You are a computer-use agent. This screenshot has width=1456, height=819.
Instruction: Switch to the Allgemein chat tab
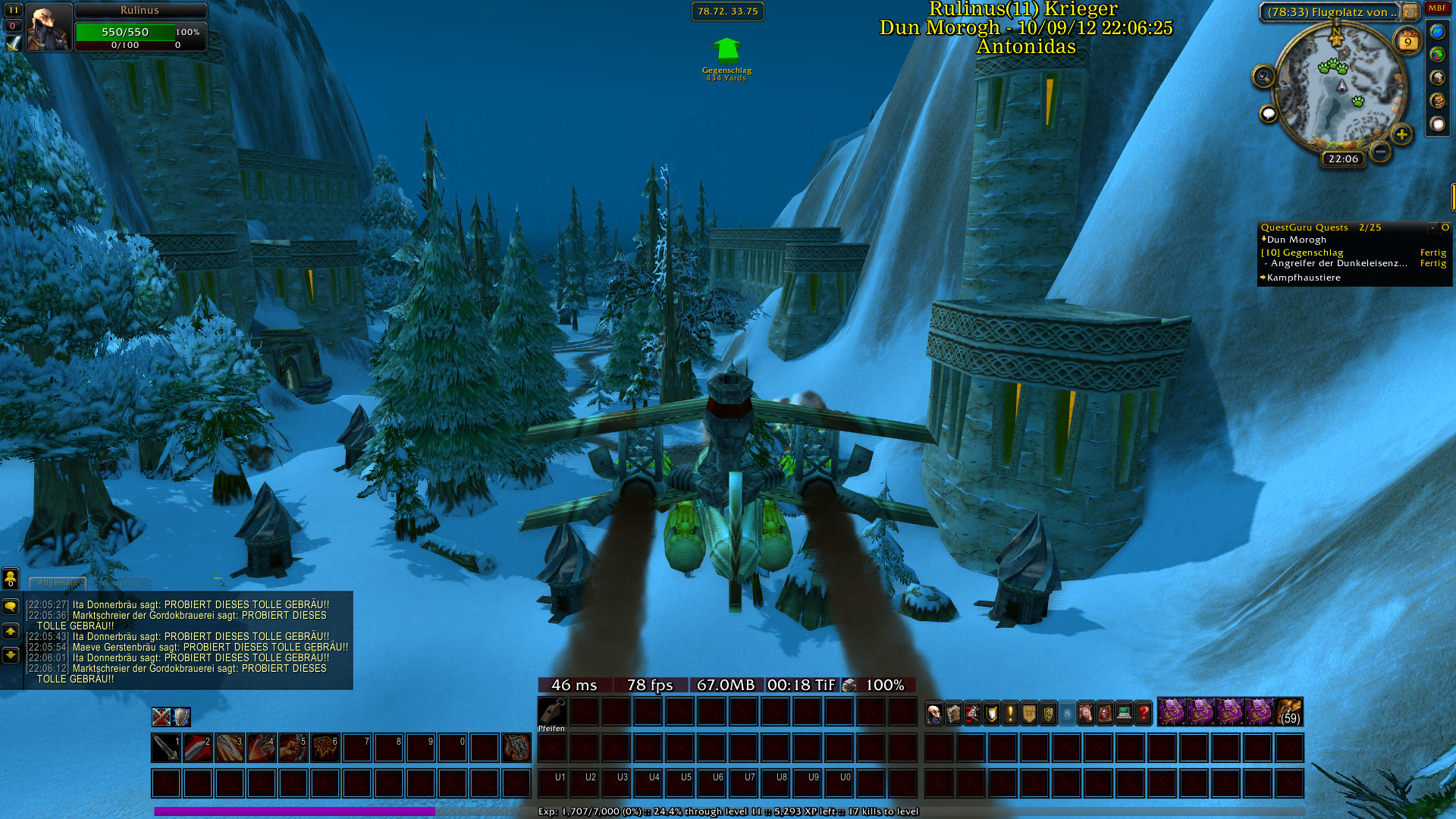tap(58, 583)
